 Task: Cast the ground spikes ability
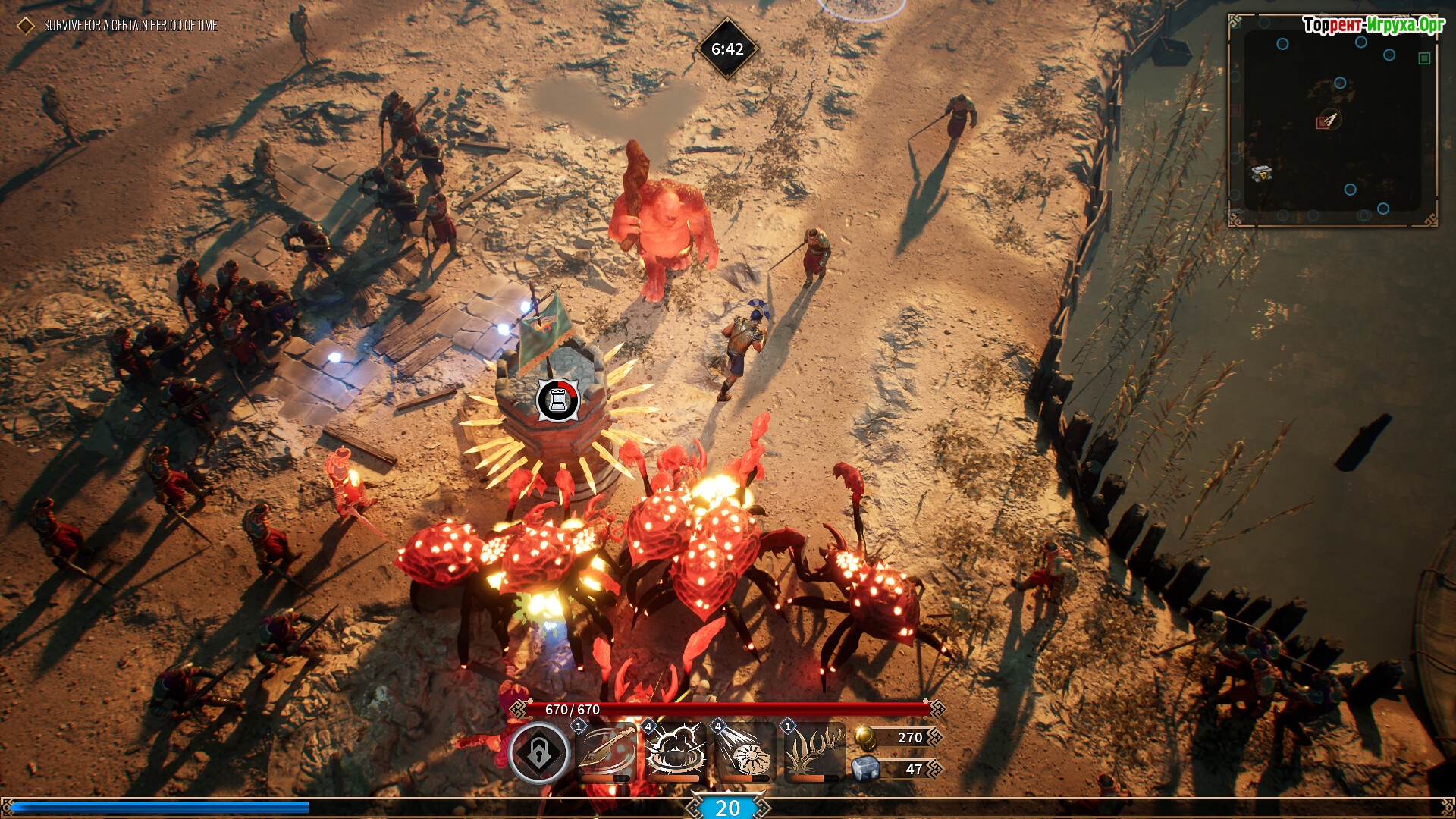click(x=814, y=751)
